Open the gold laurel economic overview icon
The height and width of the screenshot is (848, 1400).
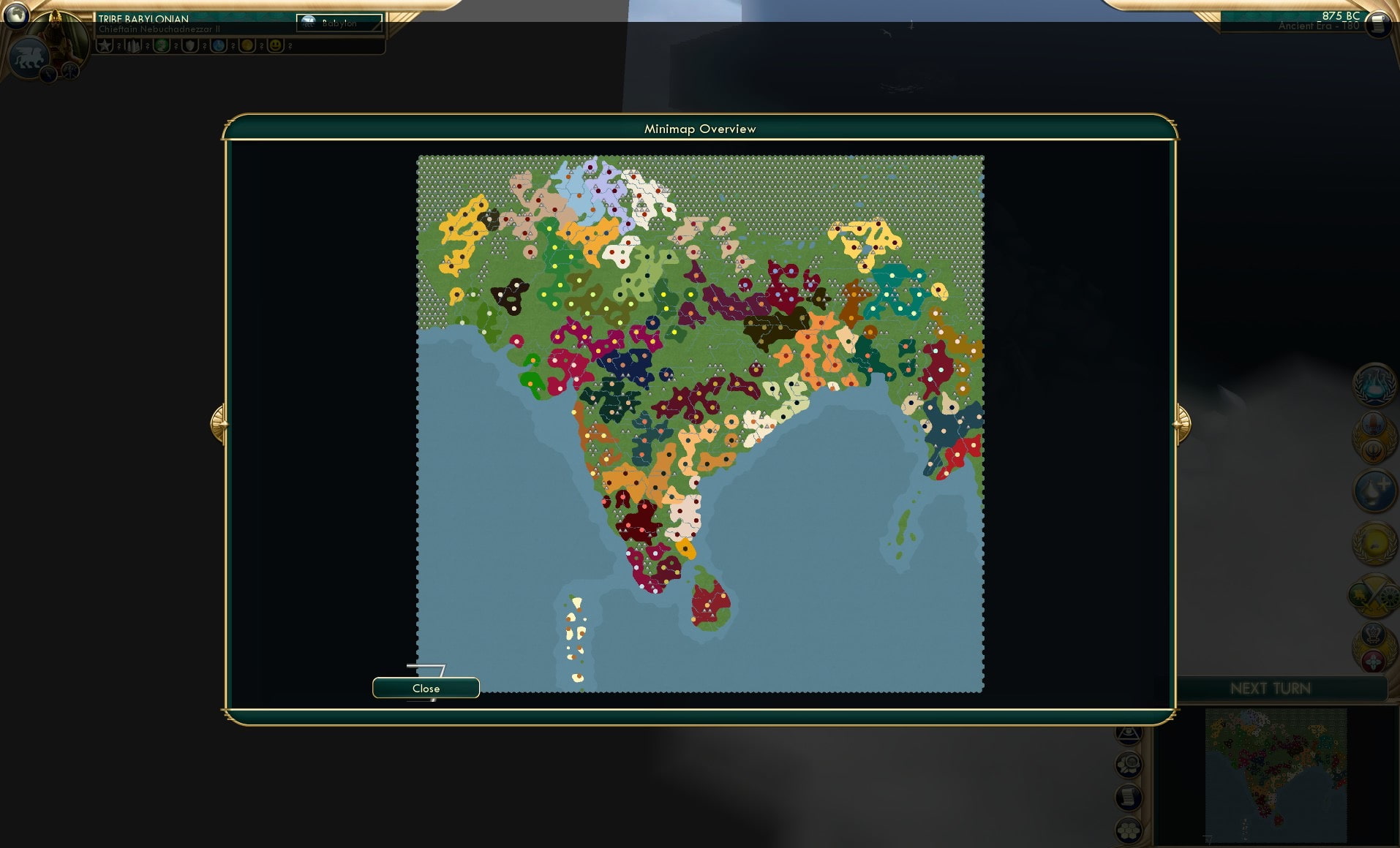[x=1375, y=541]
